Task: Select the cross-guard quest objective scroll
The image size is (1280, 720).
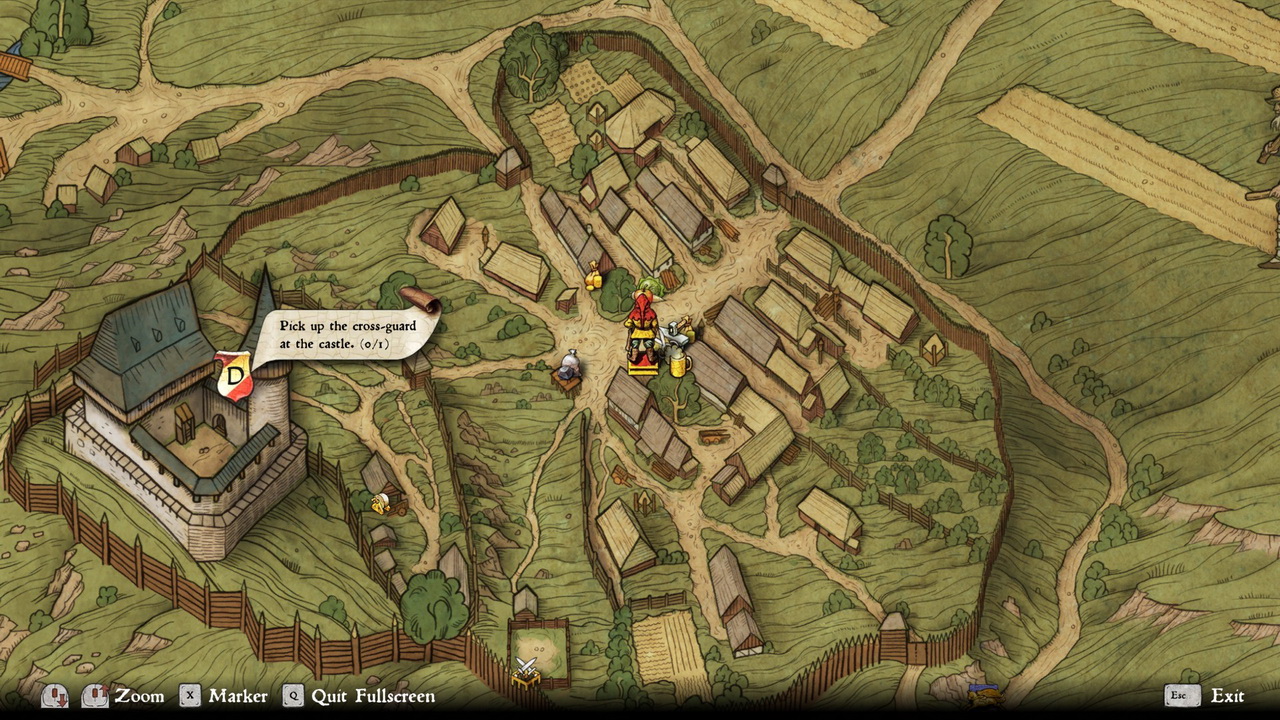Action: tap(346, 333)
